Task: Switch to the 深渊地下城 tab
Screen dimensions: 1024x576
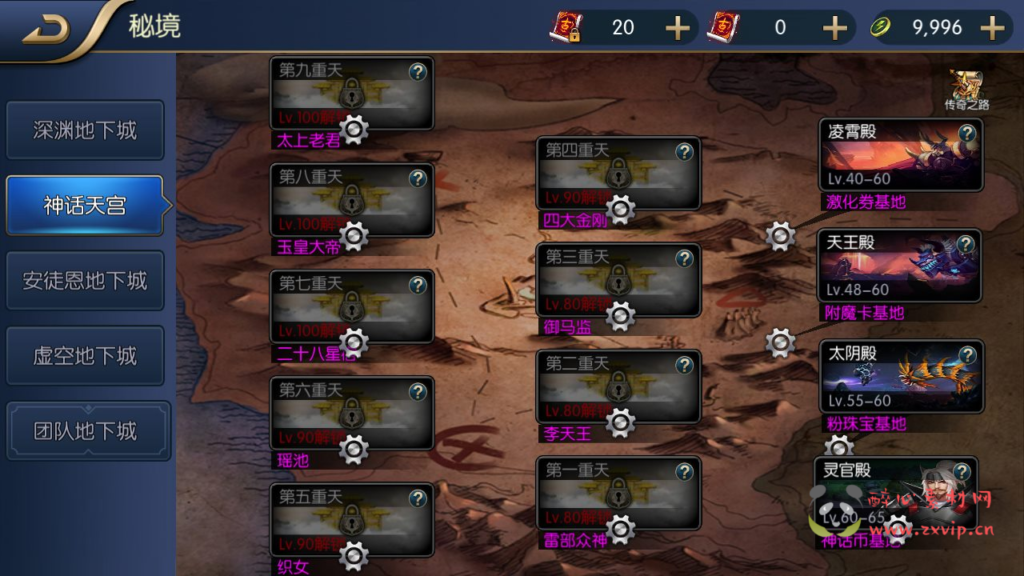Action: [85, 130]
